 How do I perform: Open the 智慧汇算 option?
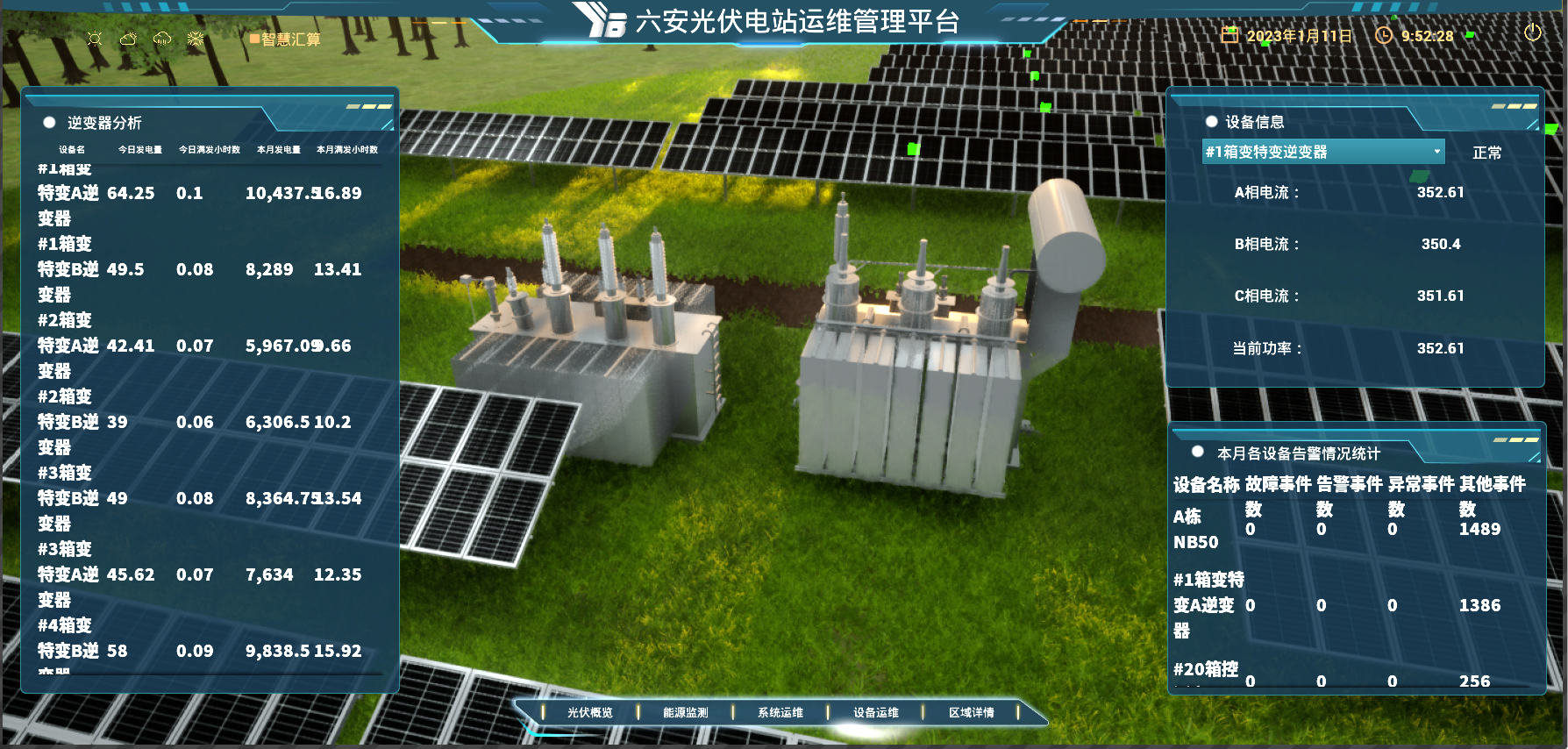pos(286,39)
